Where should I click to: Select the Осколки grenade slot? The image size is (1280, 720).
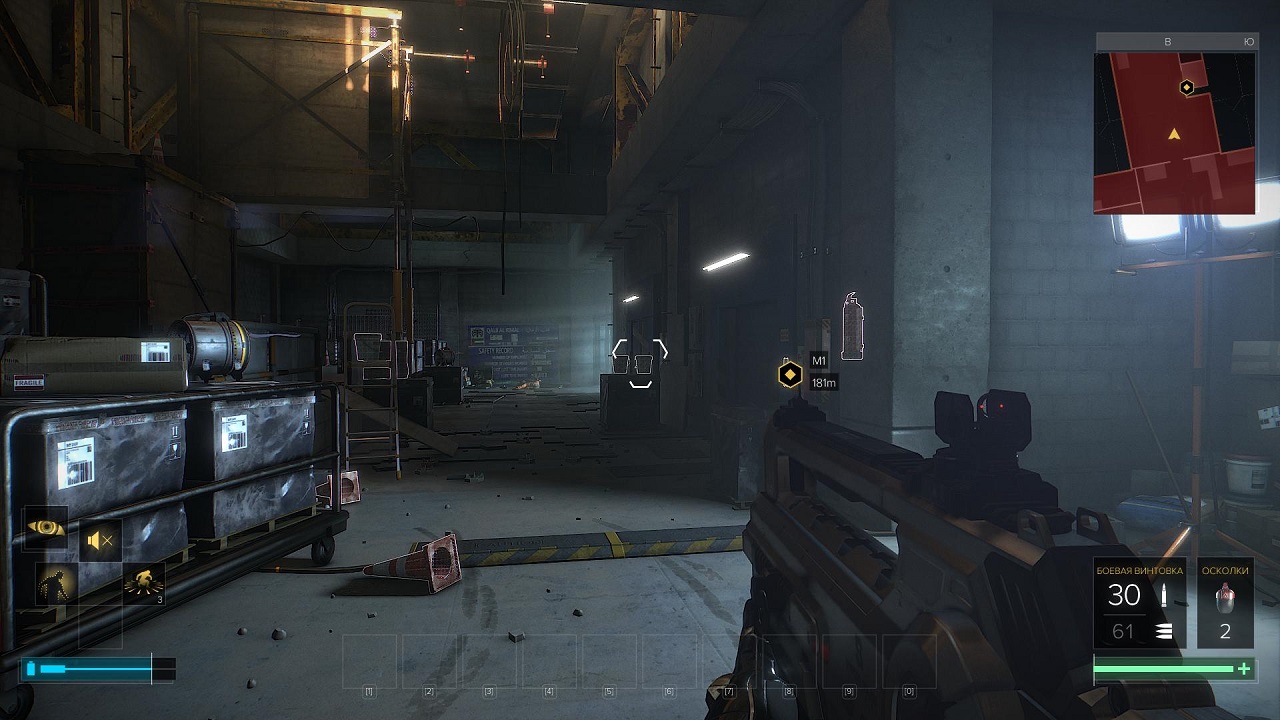coord(1225,603)
